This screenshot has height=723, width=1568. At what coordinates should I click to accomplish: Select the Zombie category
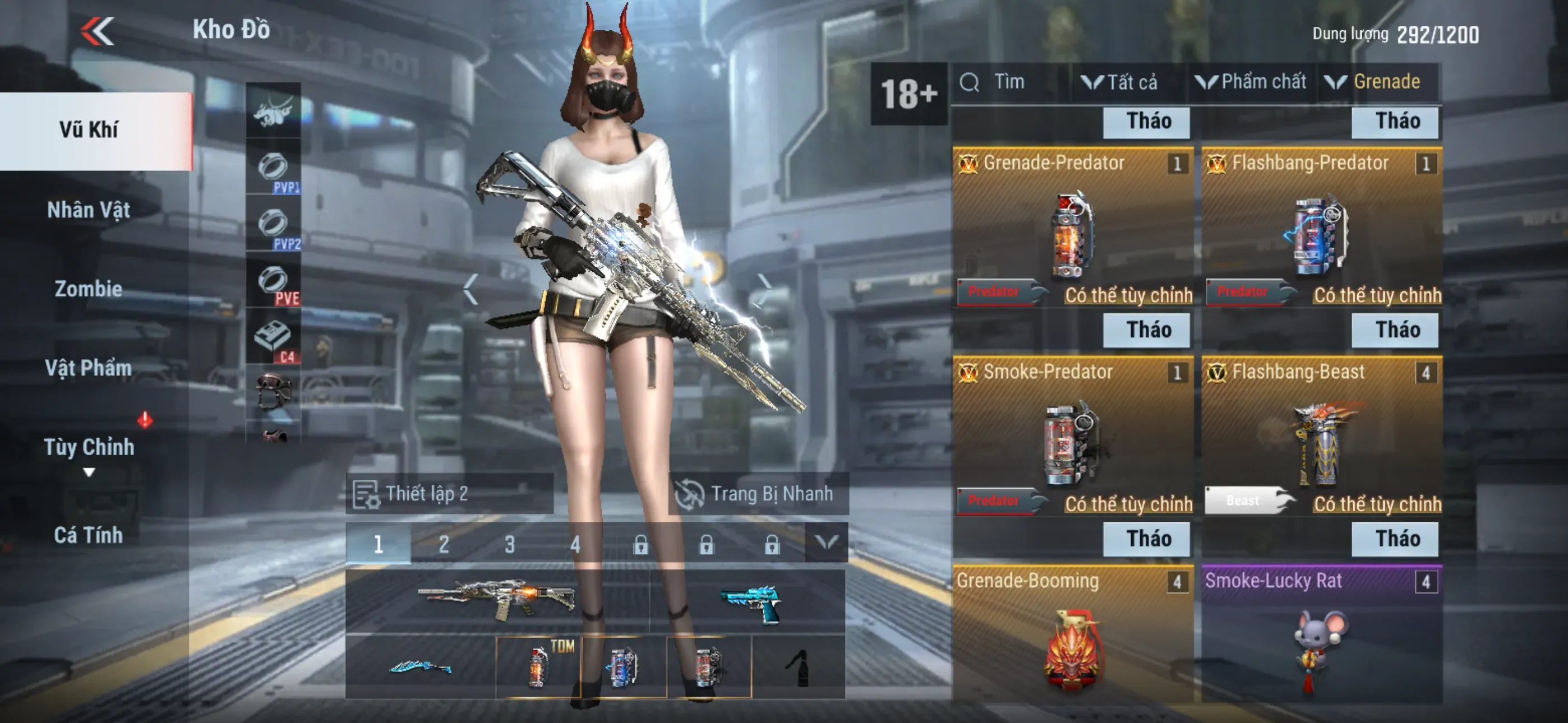89,289
